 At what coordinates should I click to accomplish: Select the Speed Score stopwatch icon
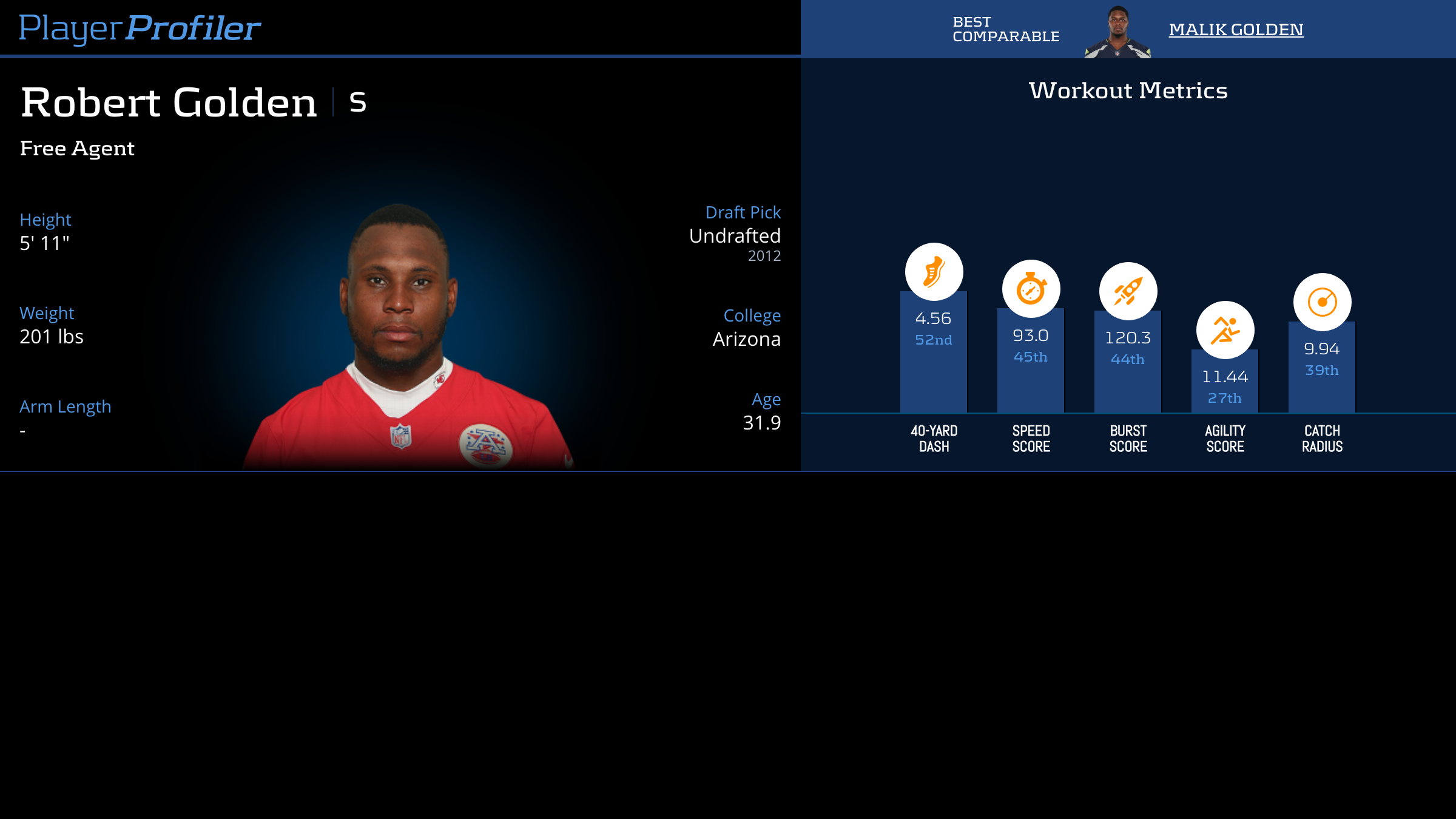pos(1031,289)
